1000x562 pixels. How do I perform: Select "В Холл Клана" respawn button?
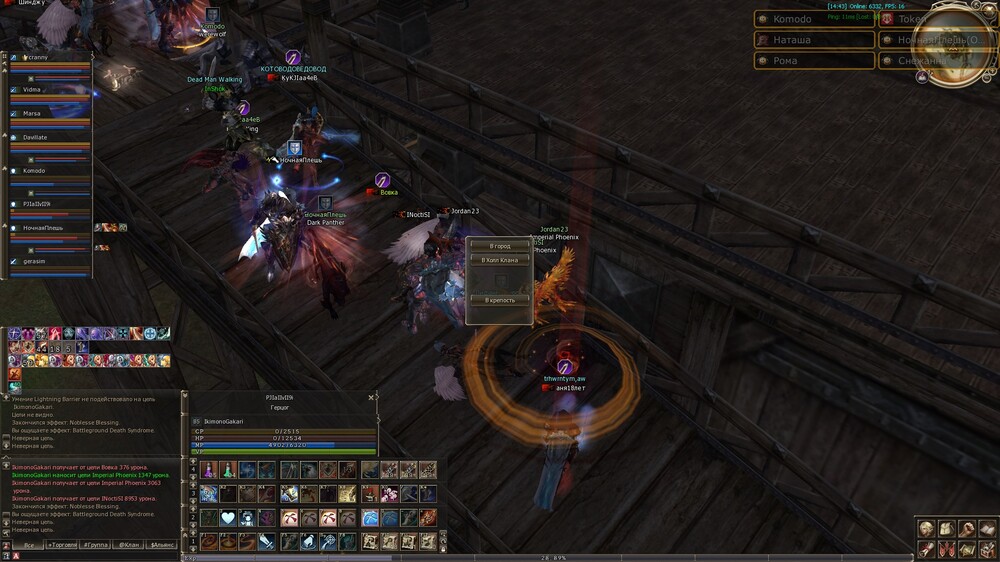point(499,260)
